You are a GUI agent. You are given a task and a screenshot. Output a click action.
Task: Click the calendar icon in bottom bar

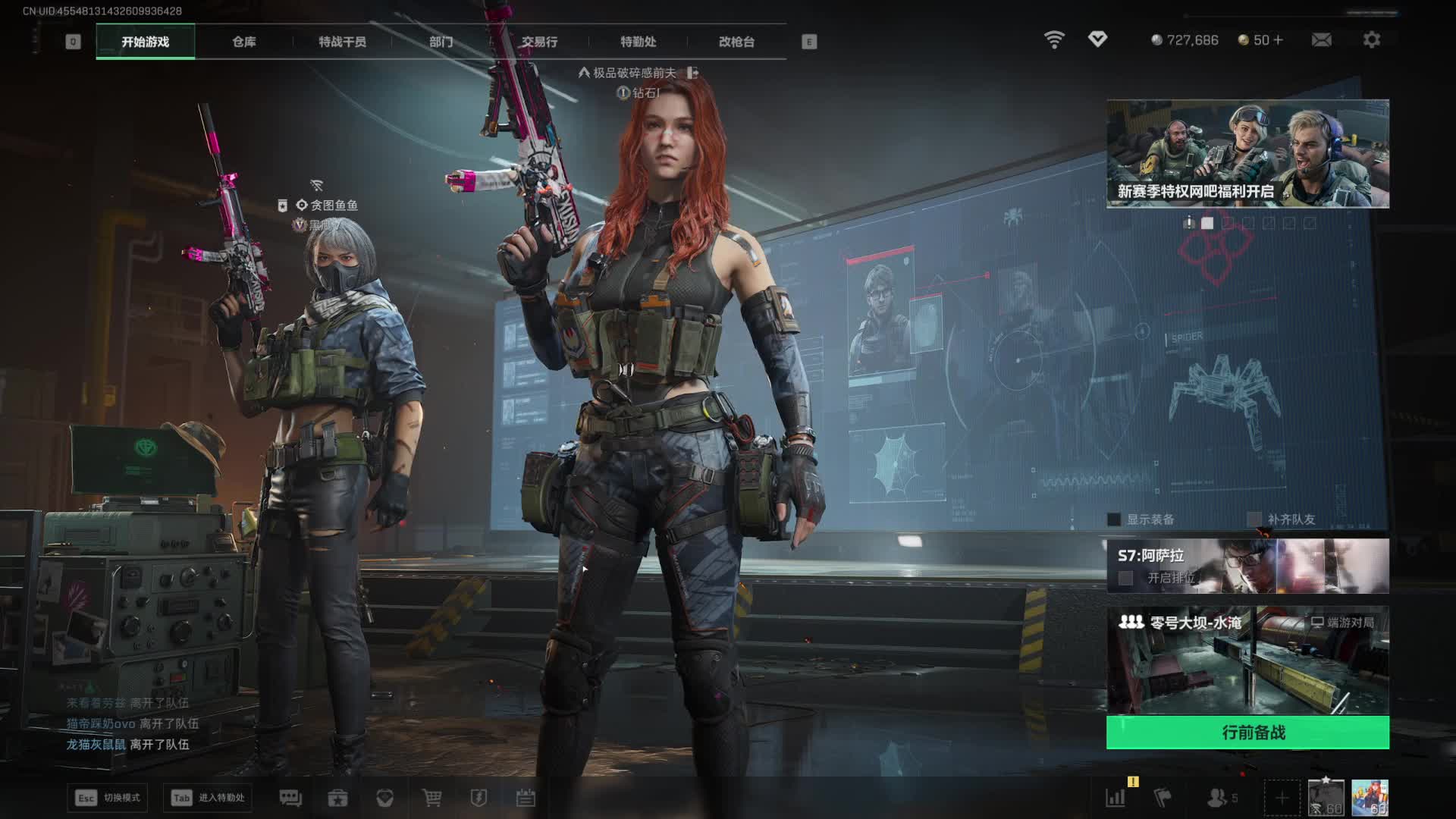click(526, 798)
